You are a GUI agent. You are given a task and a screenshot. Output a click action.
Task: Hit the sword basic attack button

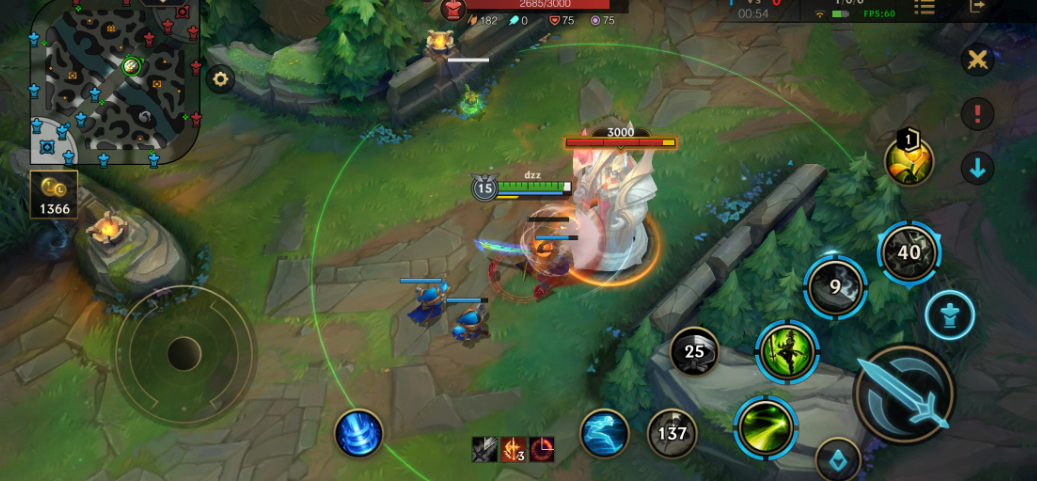pyautogui.click(x=905, y=395)
